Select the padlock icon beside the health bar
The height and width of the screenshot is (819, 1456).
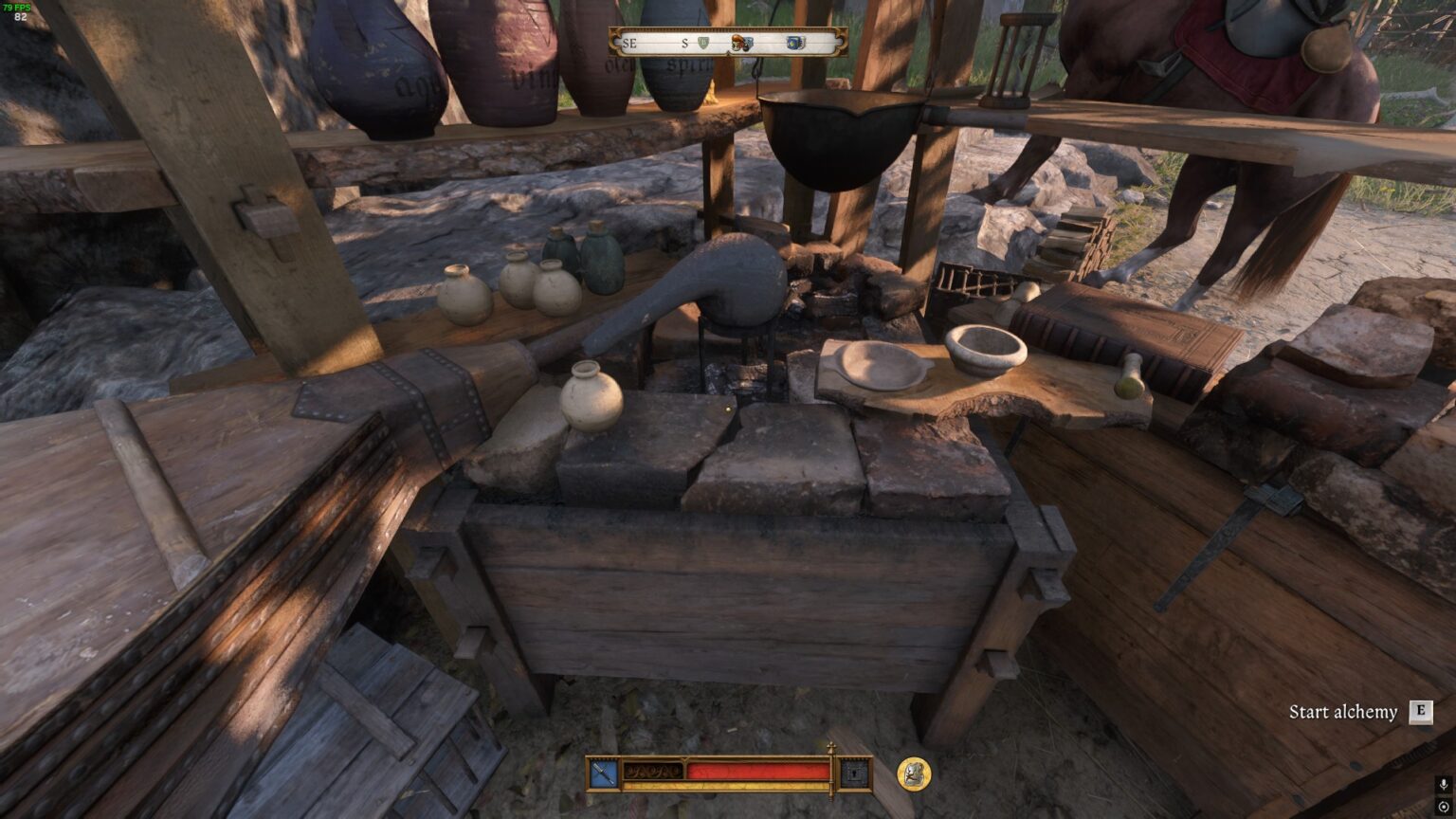point(855,773)
